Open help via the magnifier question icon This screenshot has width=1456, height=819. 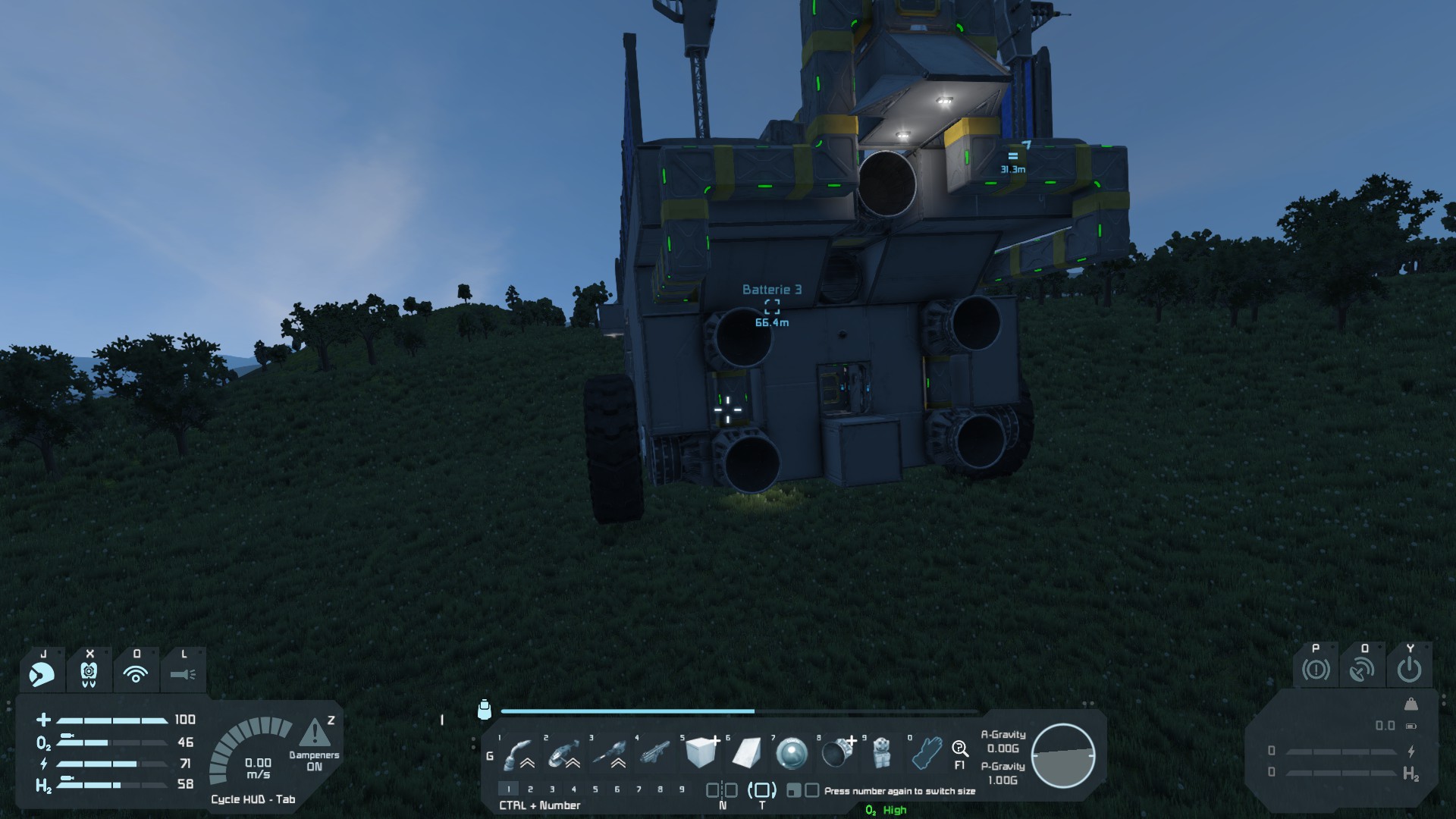(x=959, y=750)
